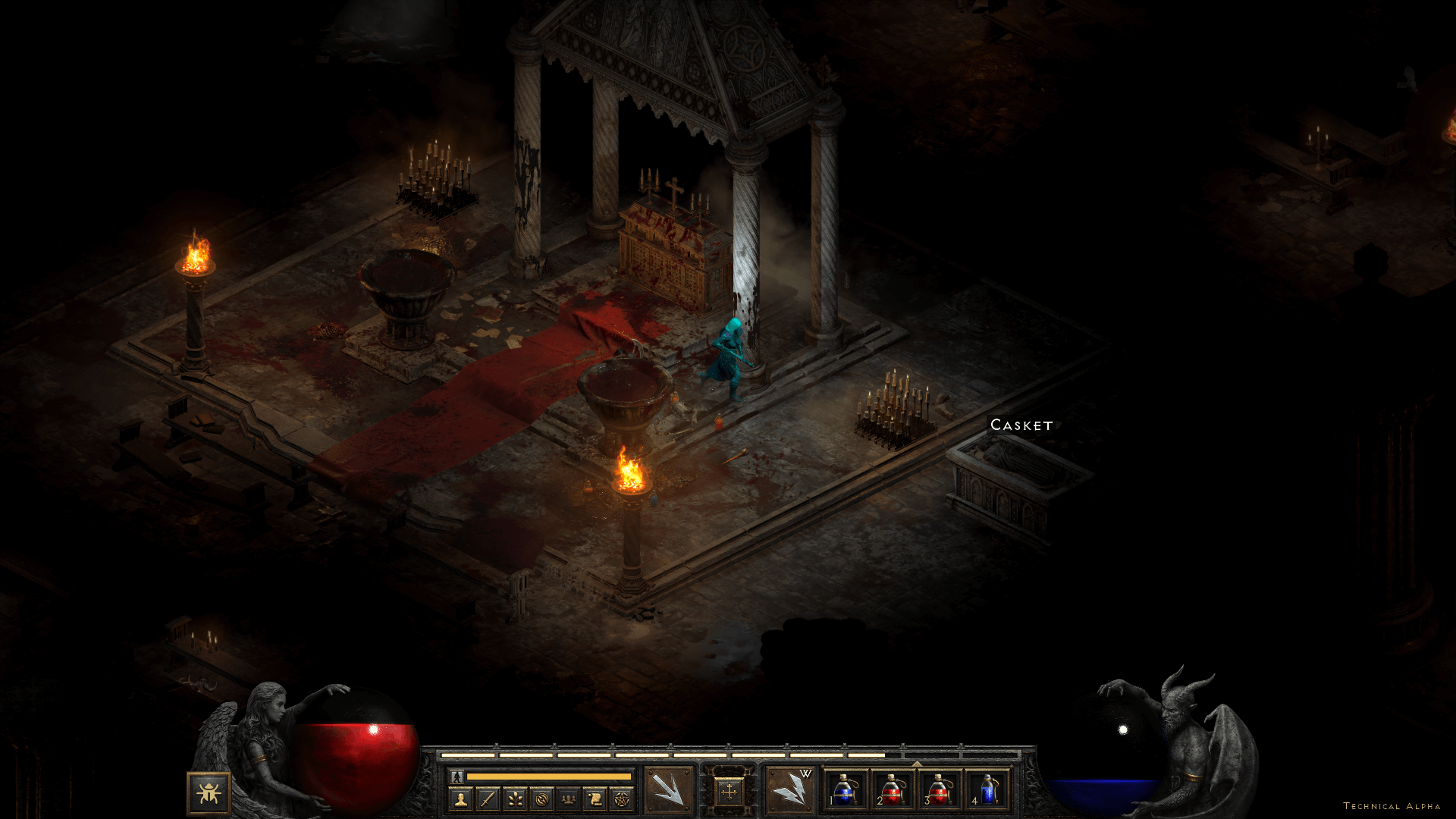Toggle the automap round icon
Screen dimensions: 1456x819
(541, 799)
